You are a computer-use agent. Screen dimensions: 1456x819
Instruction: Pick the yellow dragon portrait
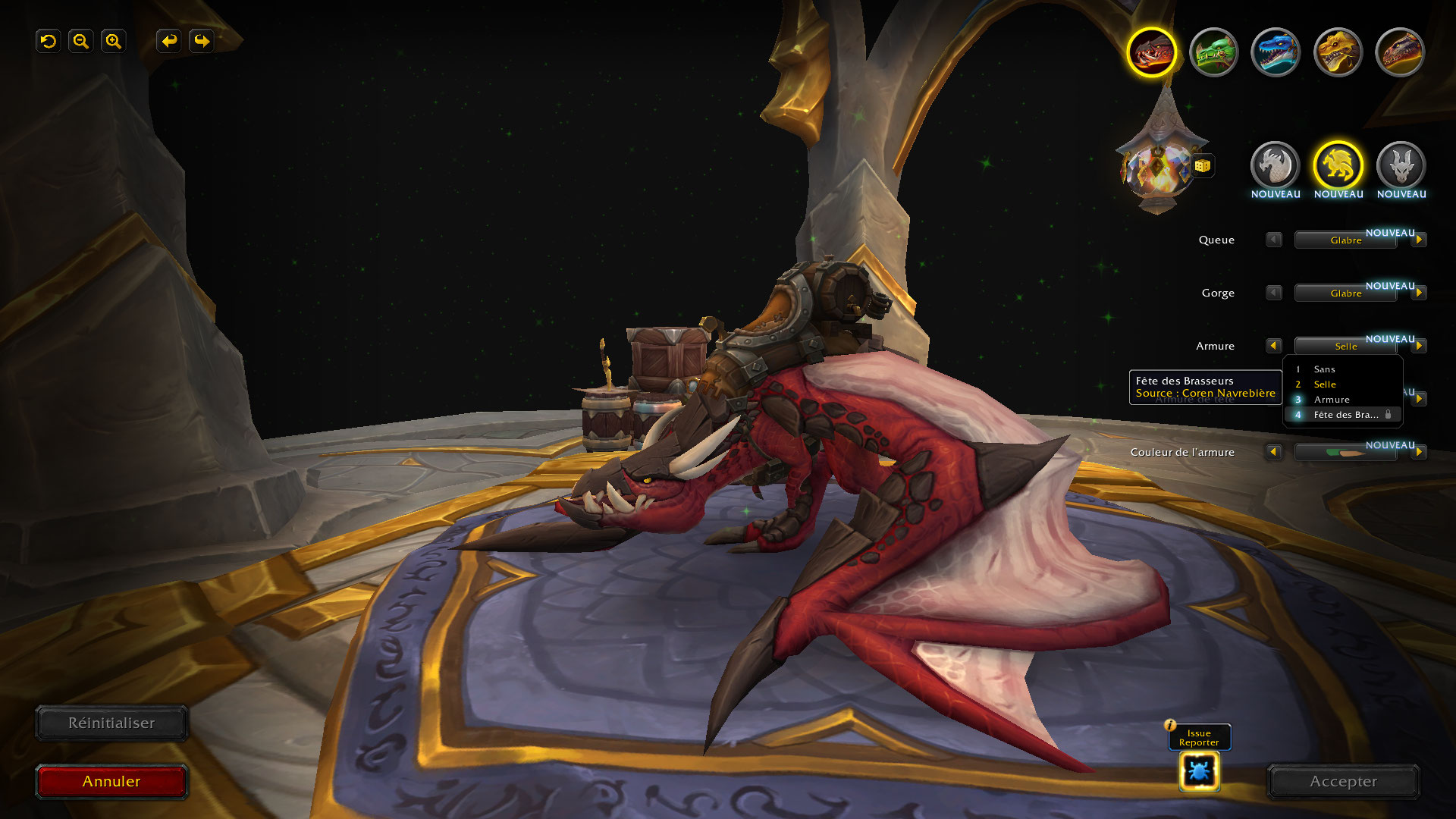tap(1338, 52)
